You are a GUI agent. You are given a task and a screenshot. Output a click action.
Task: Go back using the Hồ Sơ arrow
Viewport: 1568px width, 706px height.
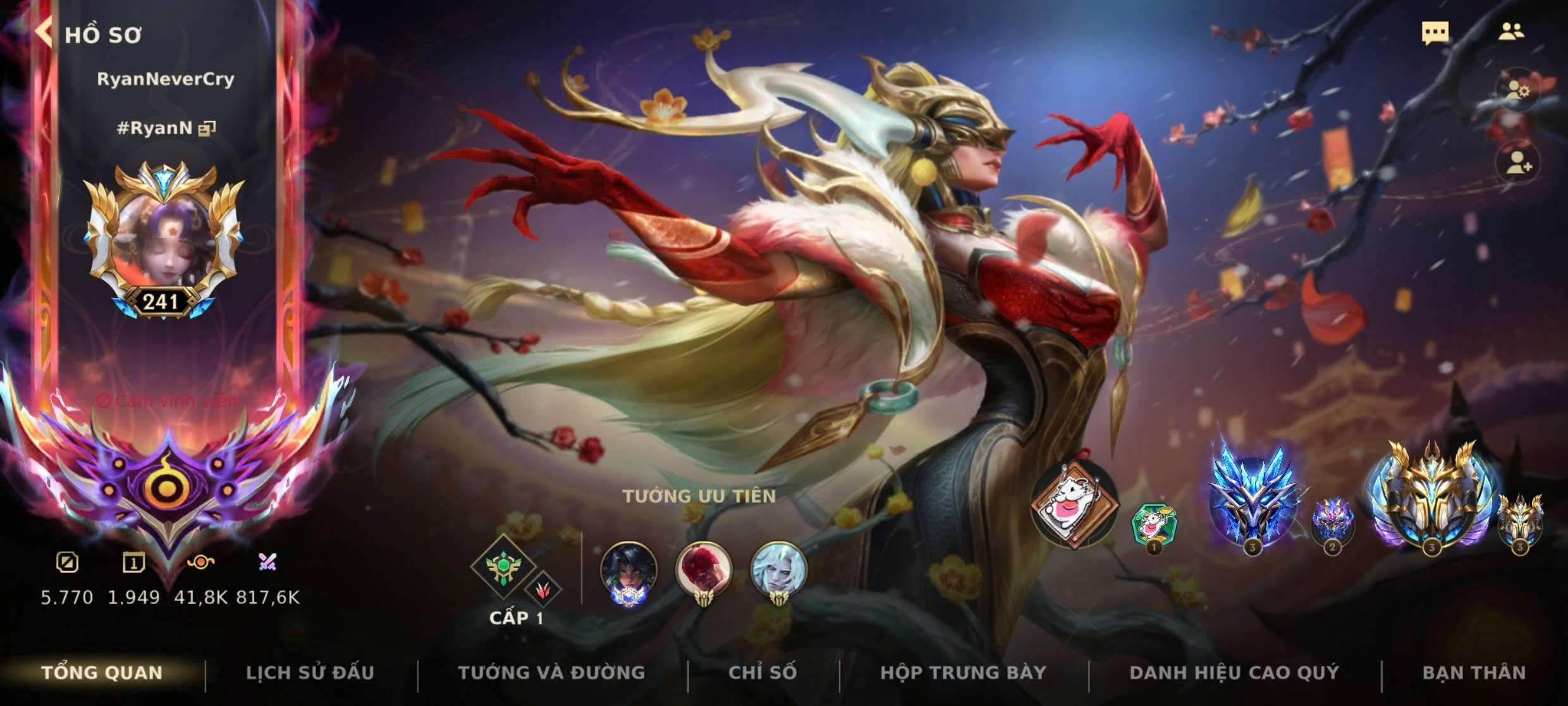click(x=44, y=32)
